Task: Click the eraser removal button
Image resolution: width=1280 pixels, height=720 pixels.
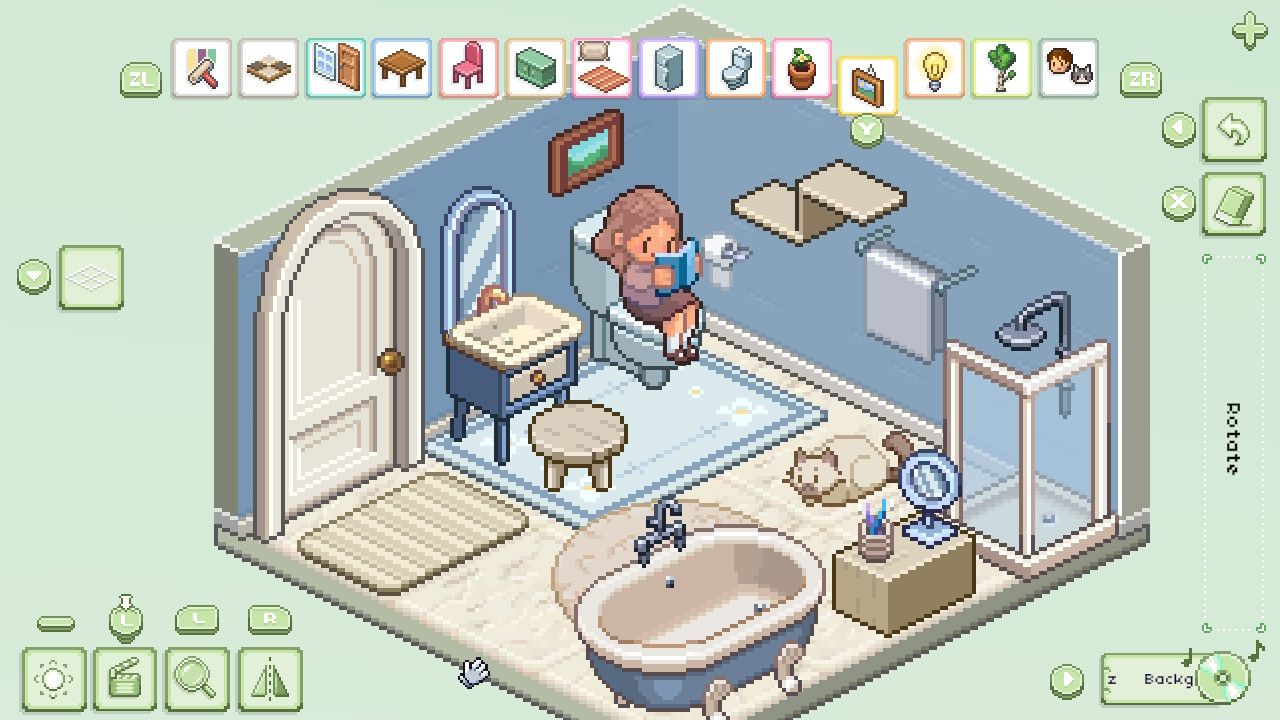Action: (x=1234, y=202)
